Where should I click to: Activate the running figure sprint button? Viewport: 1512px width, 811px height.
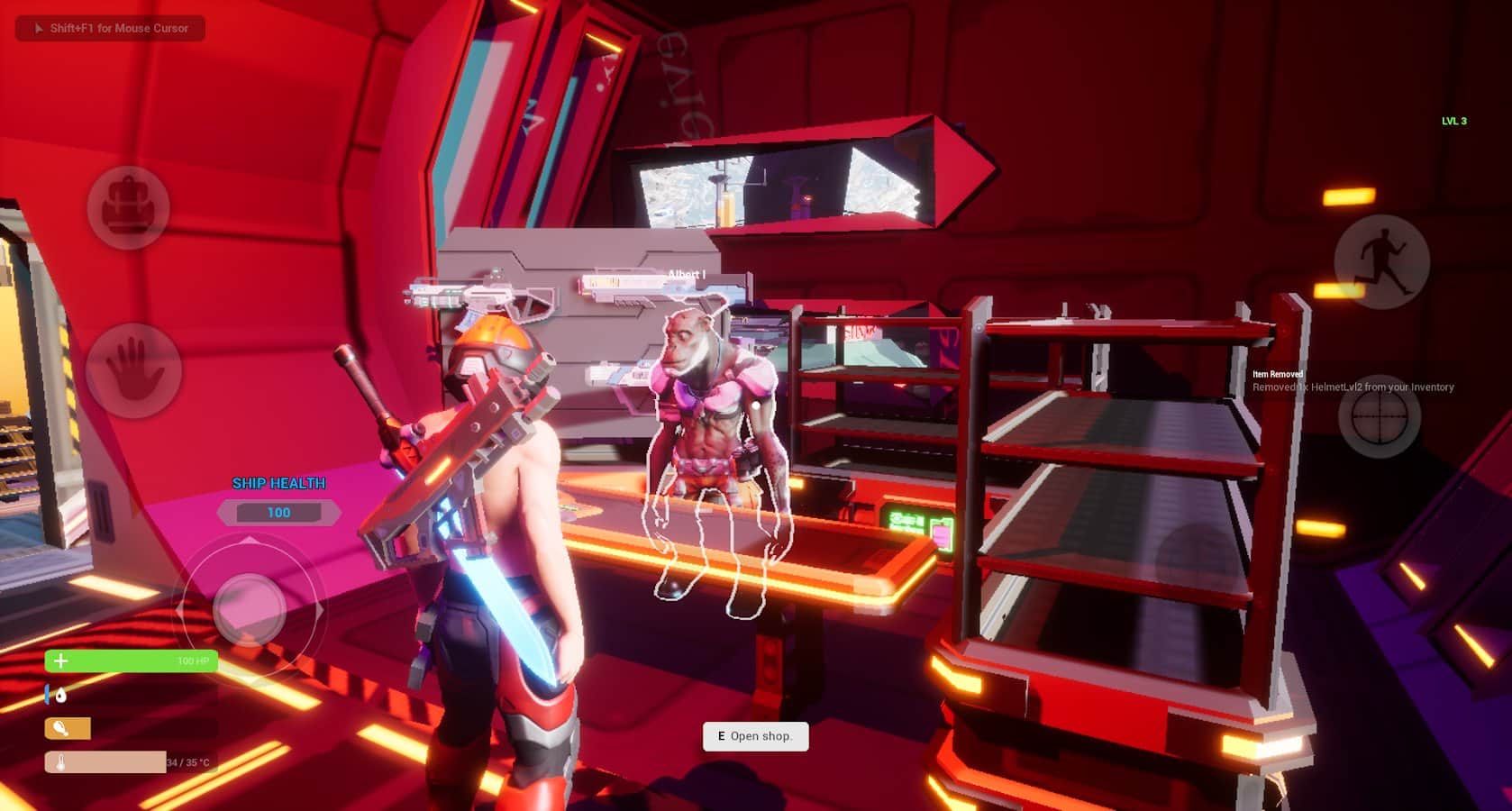(1381, 261)
